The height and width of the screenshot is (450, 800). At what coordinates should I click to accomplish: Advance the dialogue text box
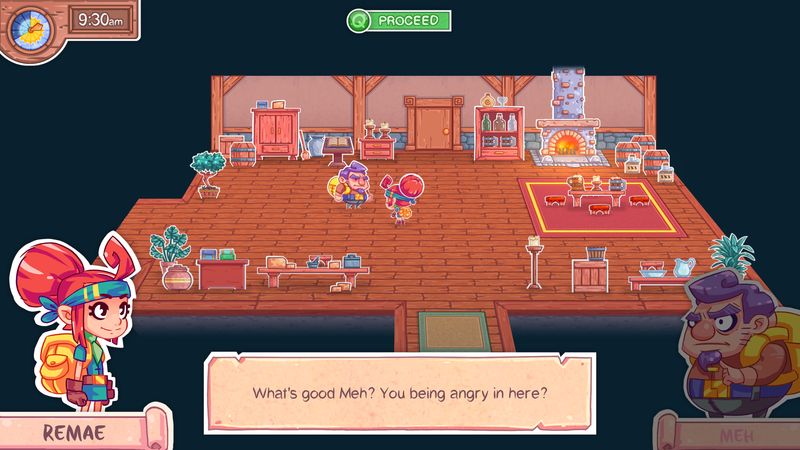click(x=398, y=391)
